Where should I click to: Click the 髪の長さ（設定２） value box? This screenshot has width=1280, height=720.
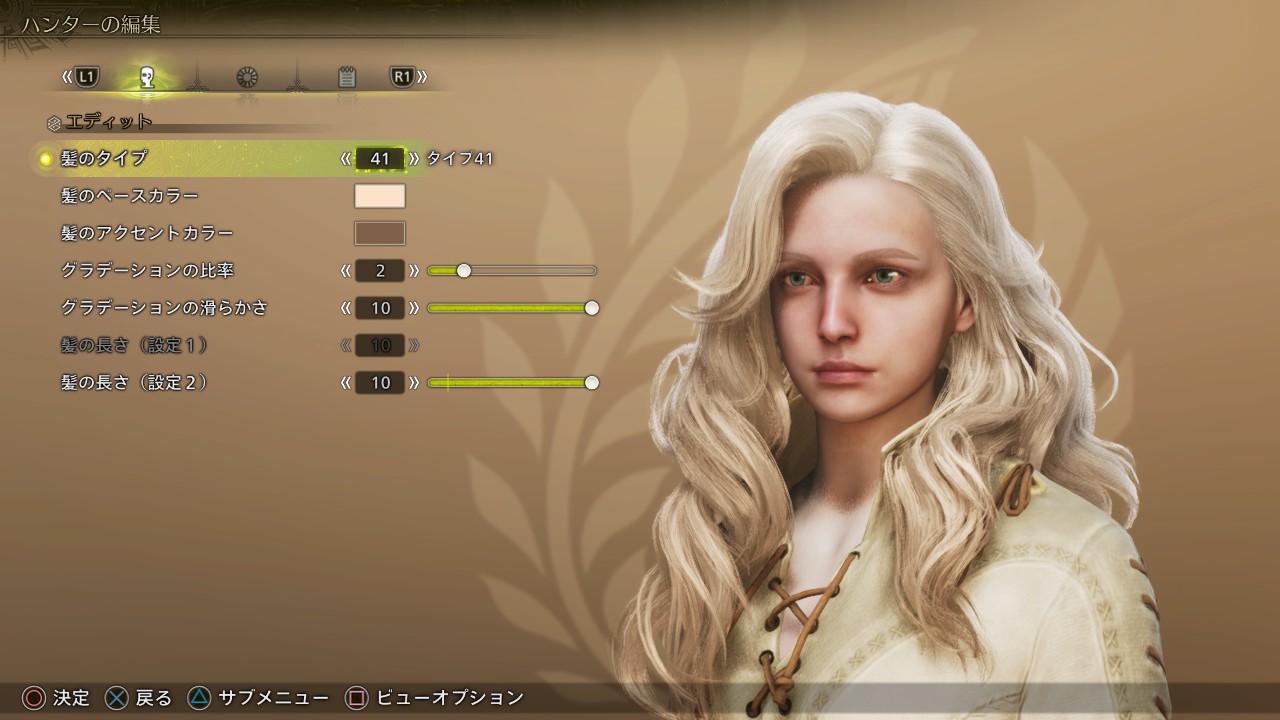pos(380,383)
